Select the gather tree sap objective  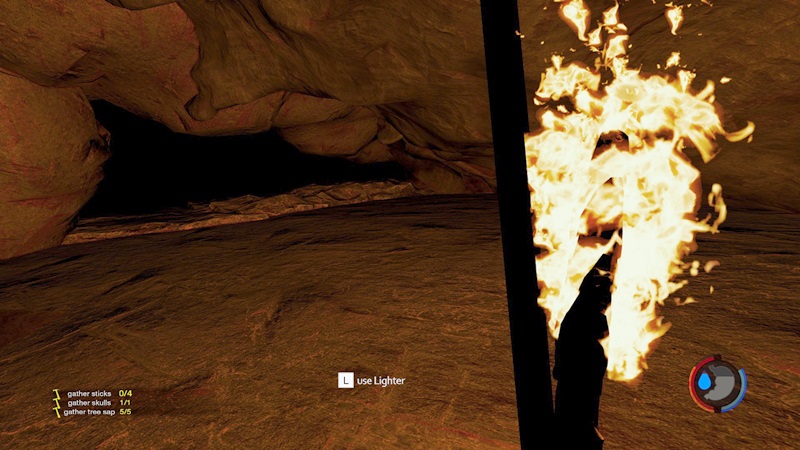click(x=92, y=411)
